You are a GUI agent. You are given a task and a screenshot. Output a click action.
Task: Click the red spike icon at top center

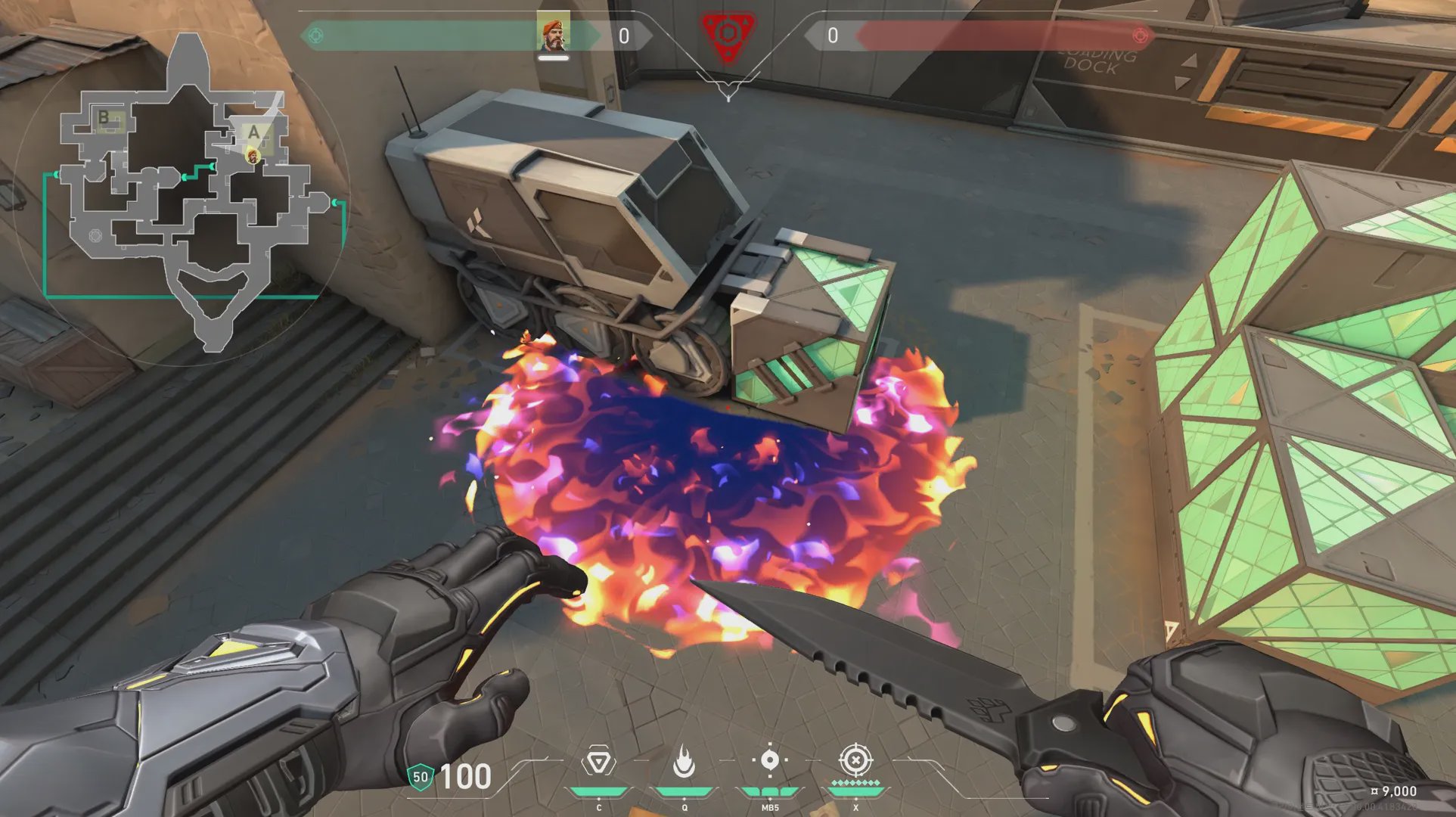(728, 35)
